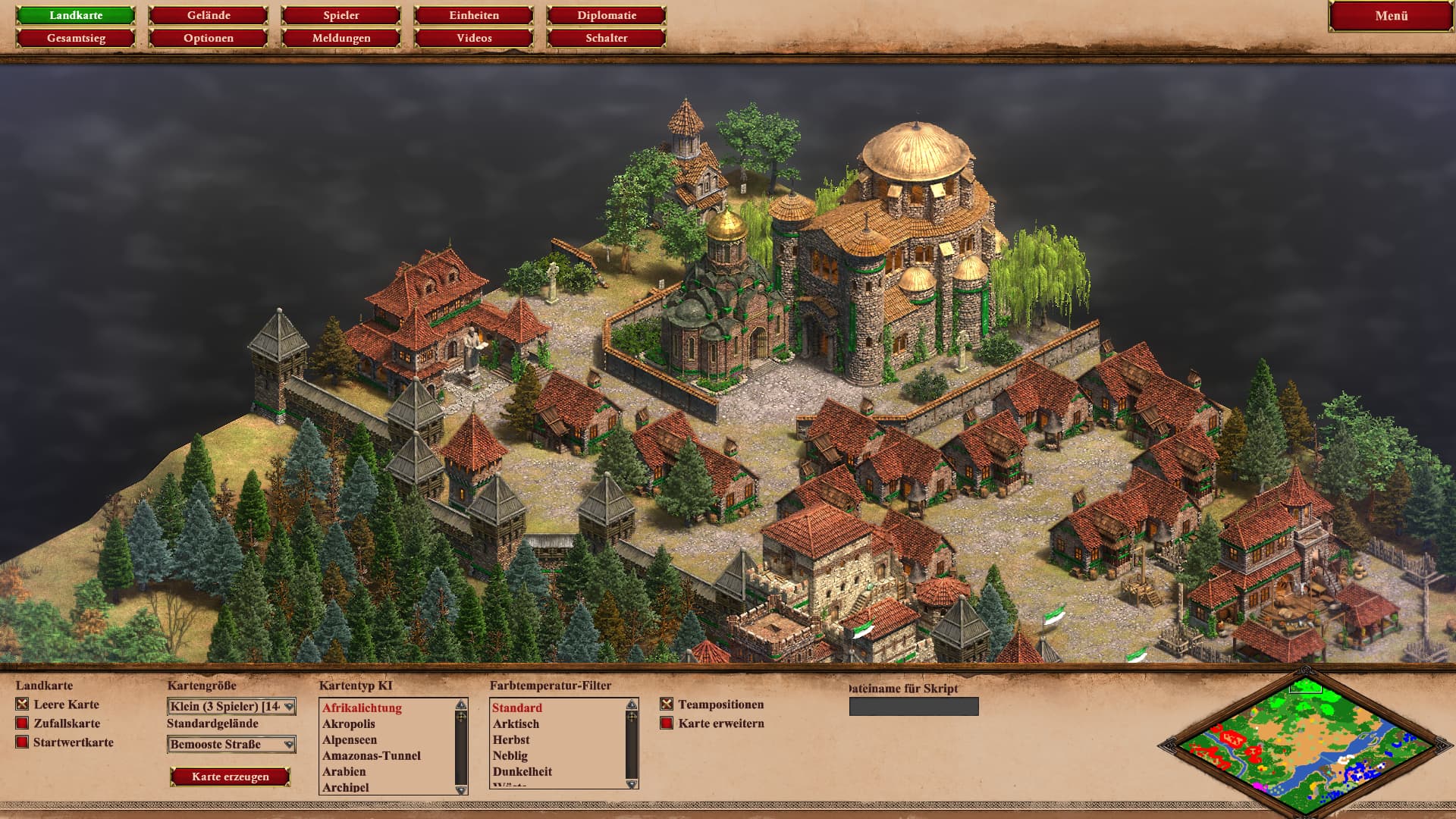Open the Kartengröße dropdown
1456x819 pixels.
point(231,707)
